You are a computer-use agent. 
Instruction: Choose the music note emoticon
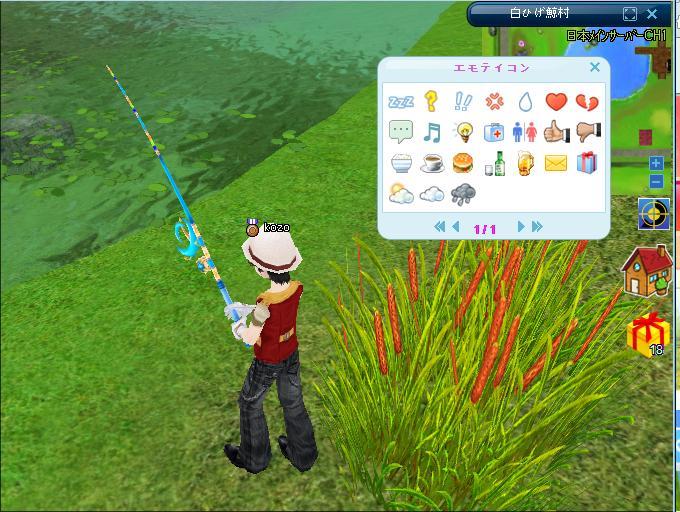click(432, 132)
